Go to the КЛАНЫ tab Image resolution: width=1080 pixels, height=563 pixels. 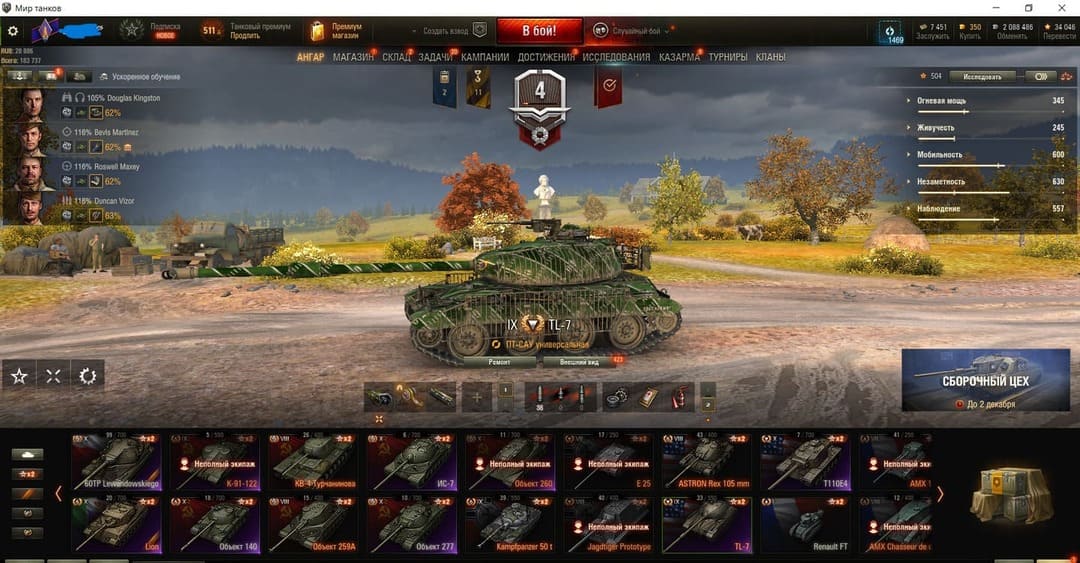(770, 57)
